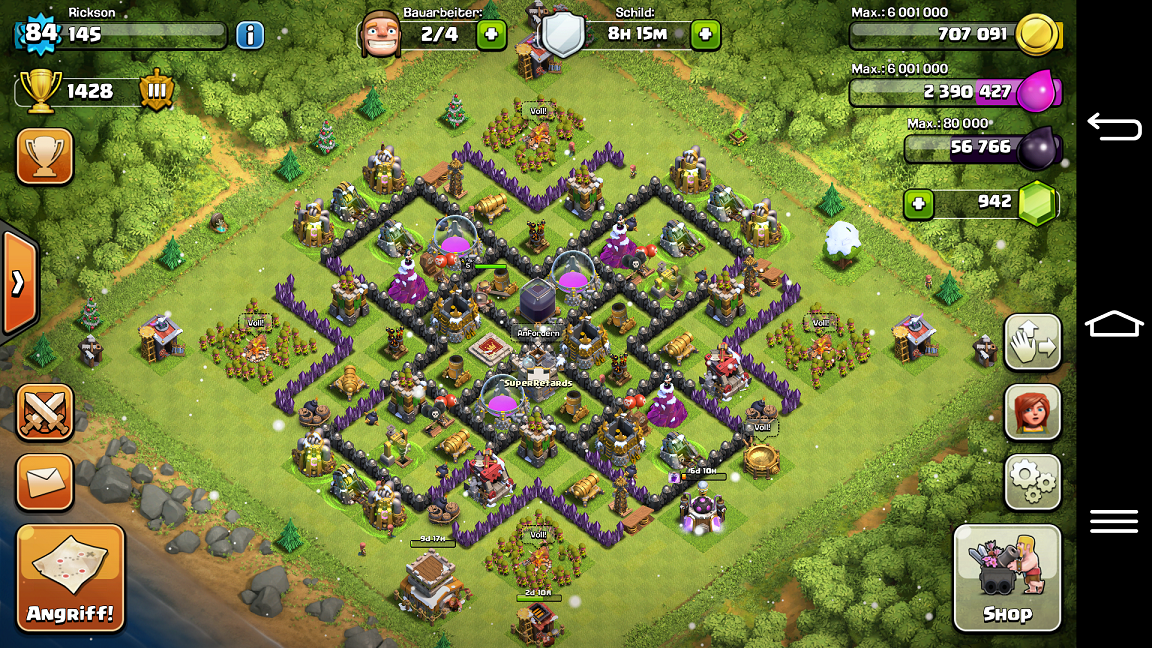Viewport: 1152px width, 648px height.
Task: Add shield time with the green plus
Action: (x=705, y=35)
